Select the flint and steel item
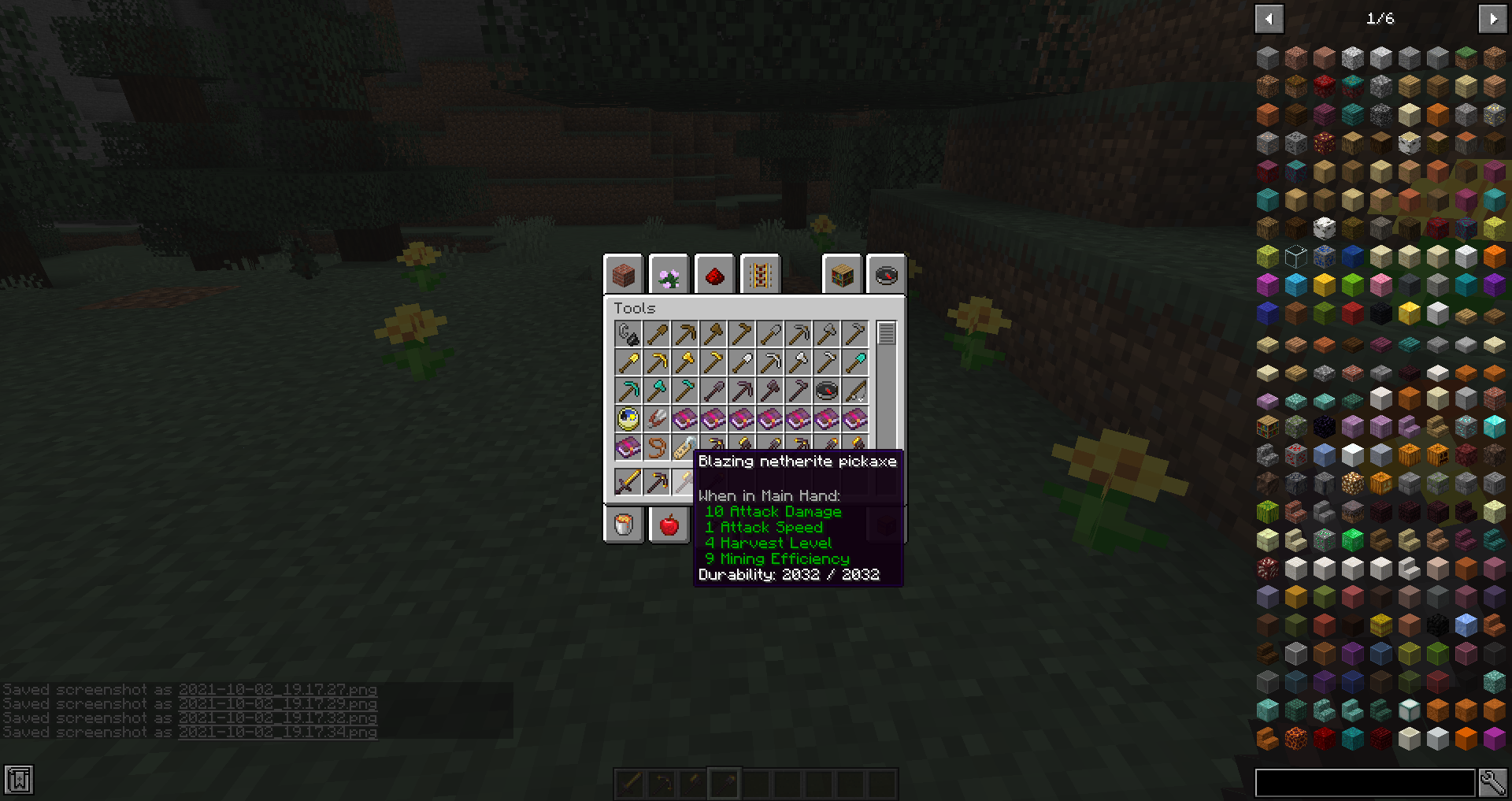 (628, 333)
